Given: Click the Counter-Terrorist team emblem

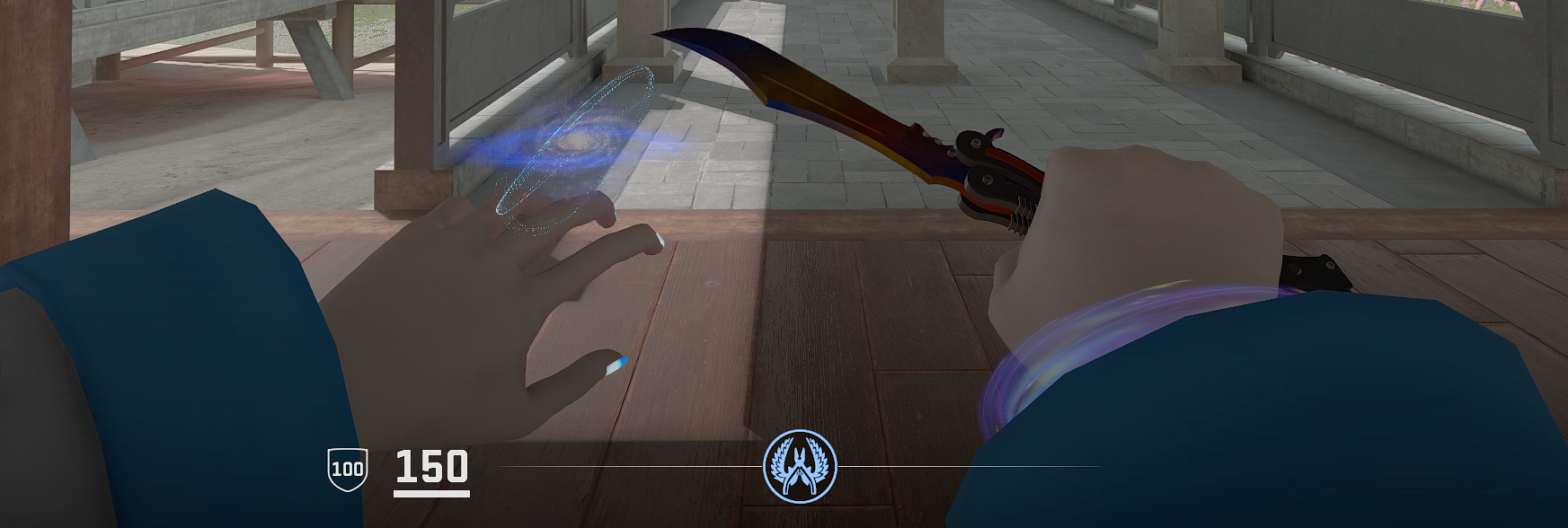Looking at the screenshot, I should 799,466.
